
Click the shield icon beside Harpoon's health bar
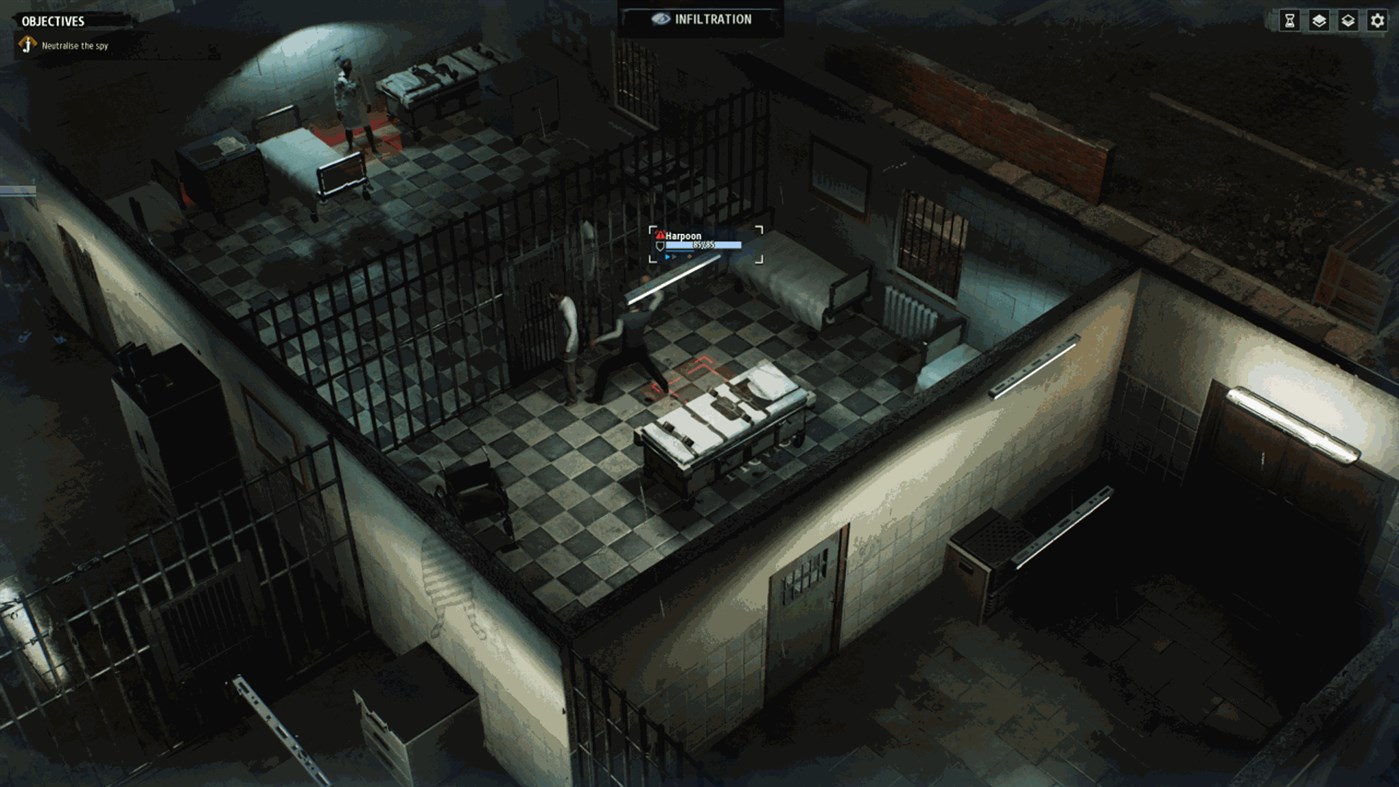[660, 246]
